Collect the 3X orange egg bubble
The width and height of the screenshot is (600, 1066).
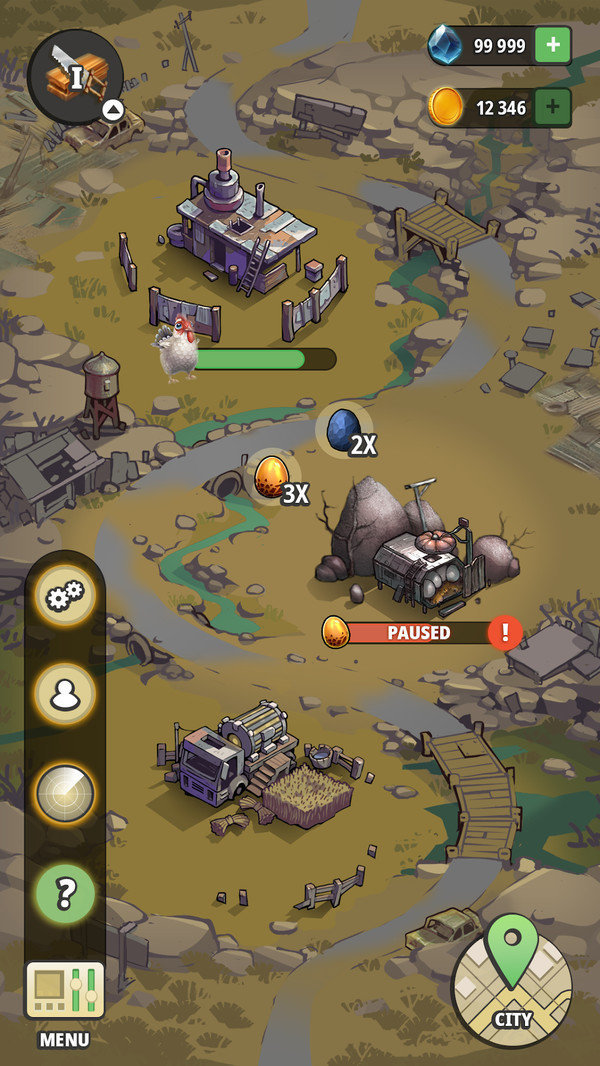[271, 477]
